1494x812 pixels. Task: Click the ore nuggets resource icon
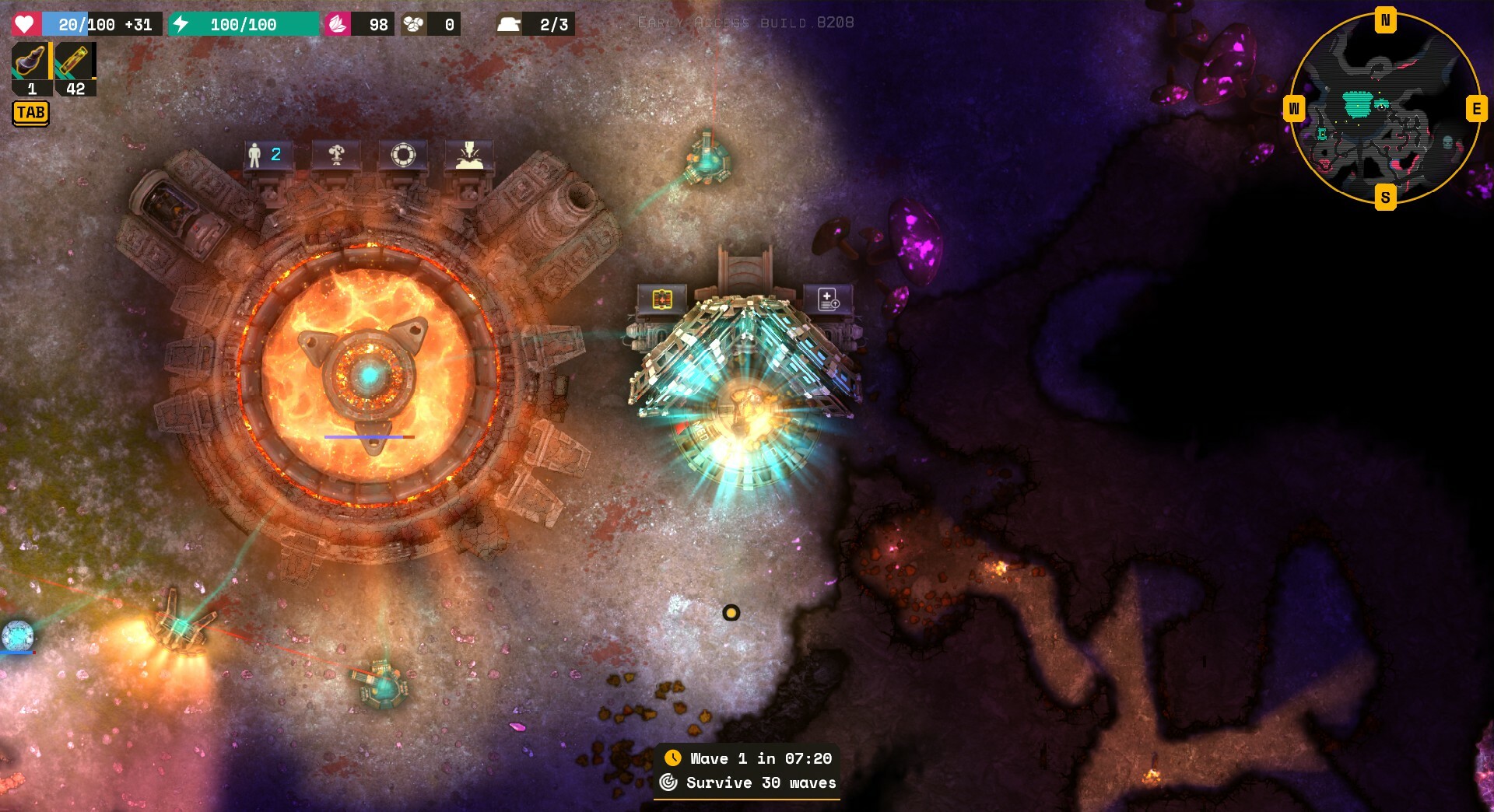tap(413, 24)
